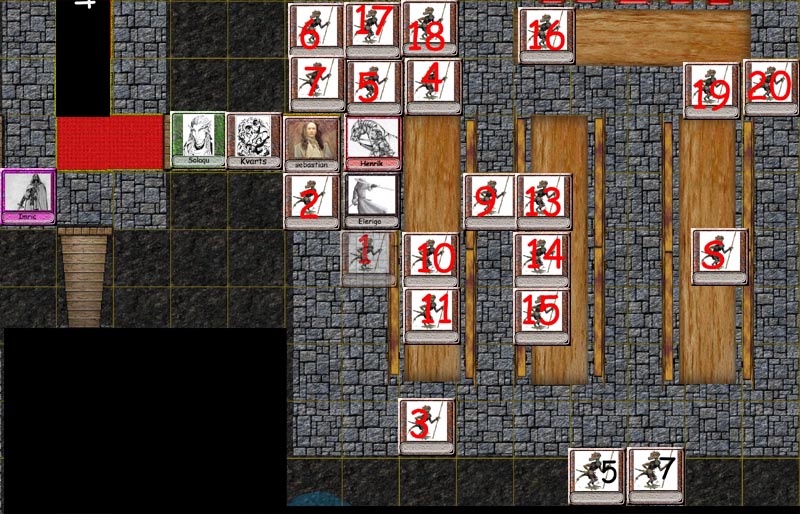
Task: Choose the enemy token marked 9
Action: point(490,201)
